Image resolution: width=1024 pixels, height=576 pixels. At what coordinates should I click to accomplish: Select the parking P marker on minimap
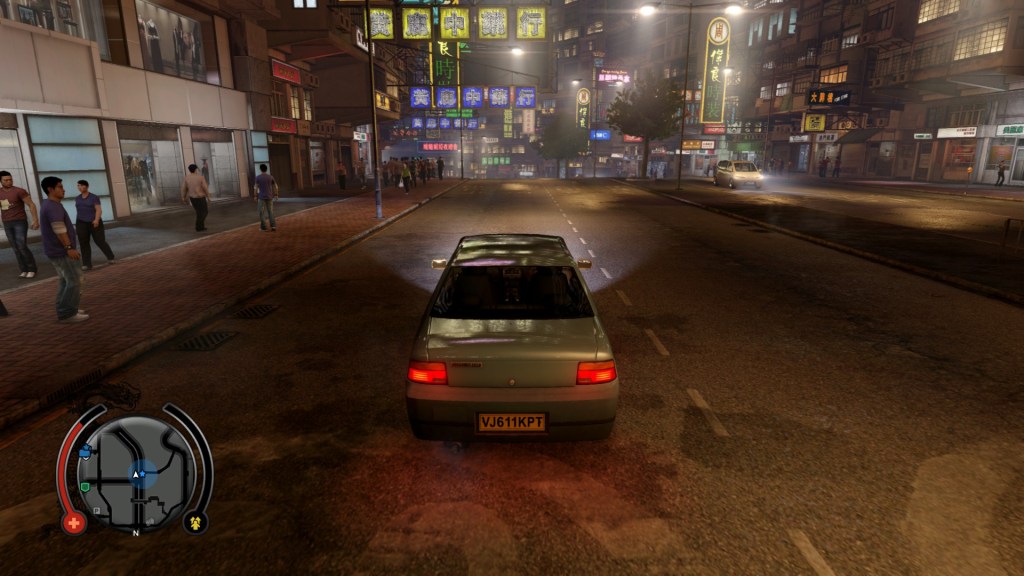click(x=97, y=510)
